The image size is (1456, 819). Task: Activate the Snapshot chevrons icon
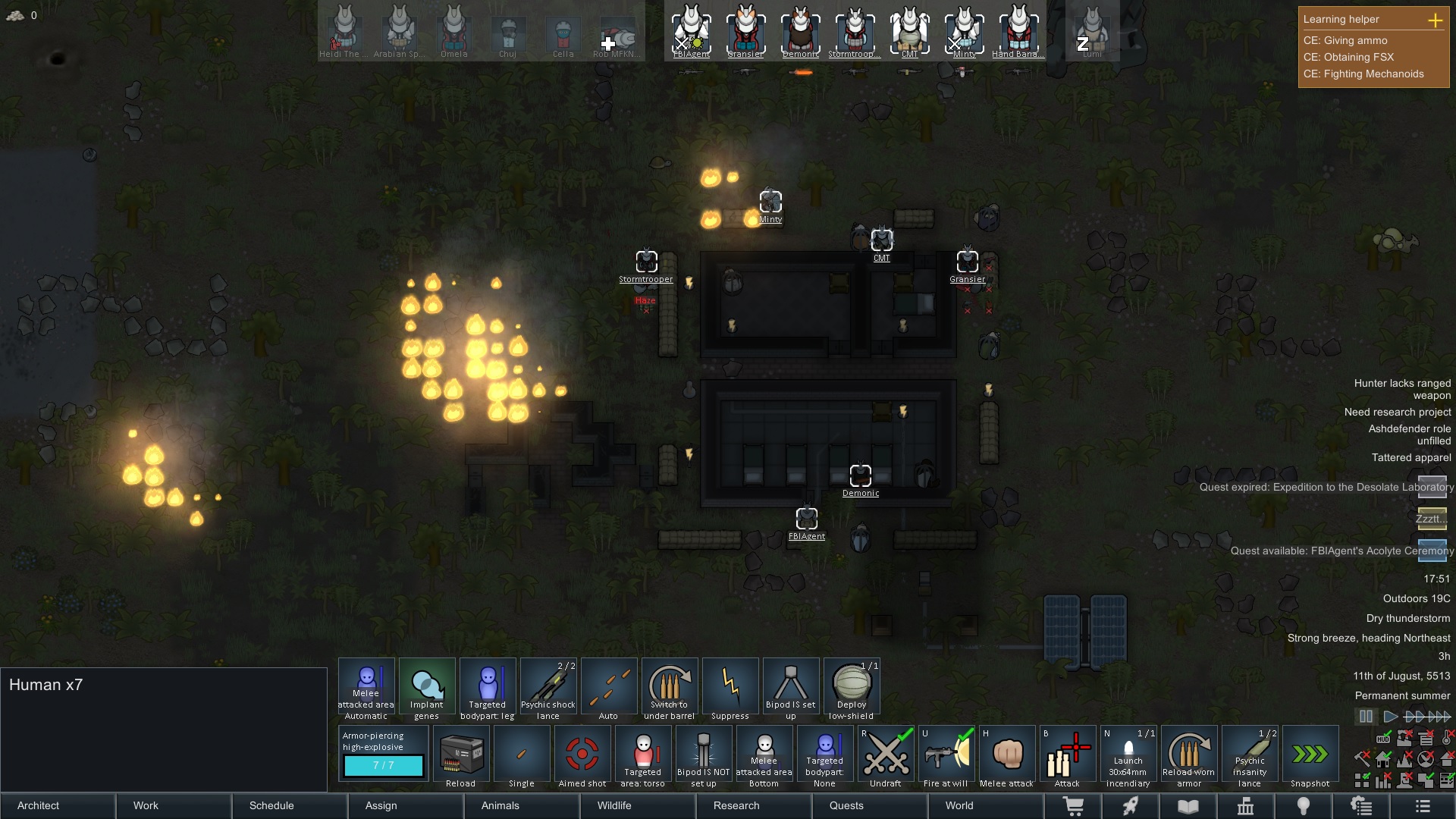1310,755
